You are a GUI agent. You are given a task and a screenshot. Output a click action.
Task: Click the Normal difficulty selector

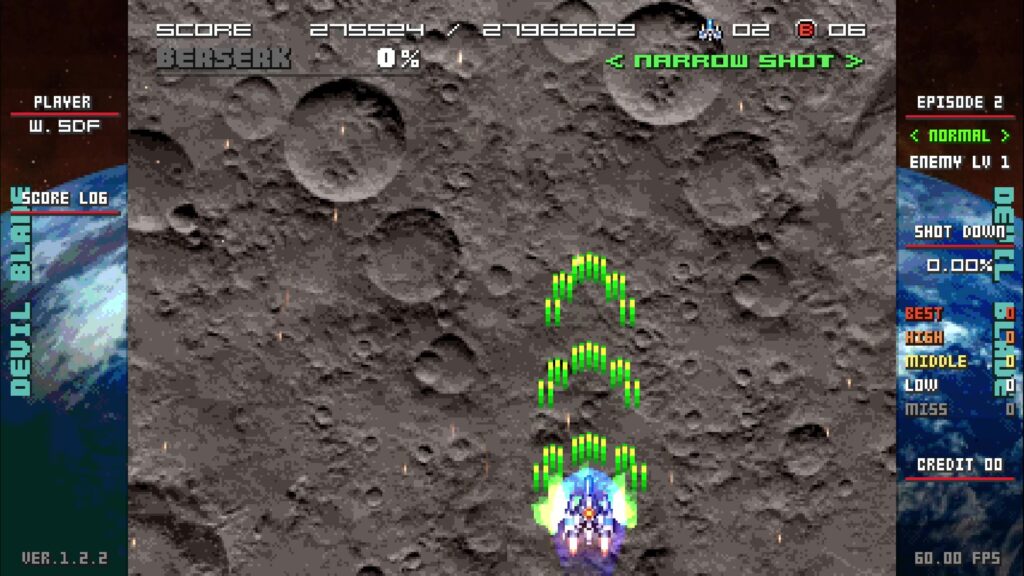[x=959, y=136]
